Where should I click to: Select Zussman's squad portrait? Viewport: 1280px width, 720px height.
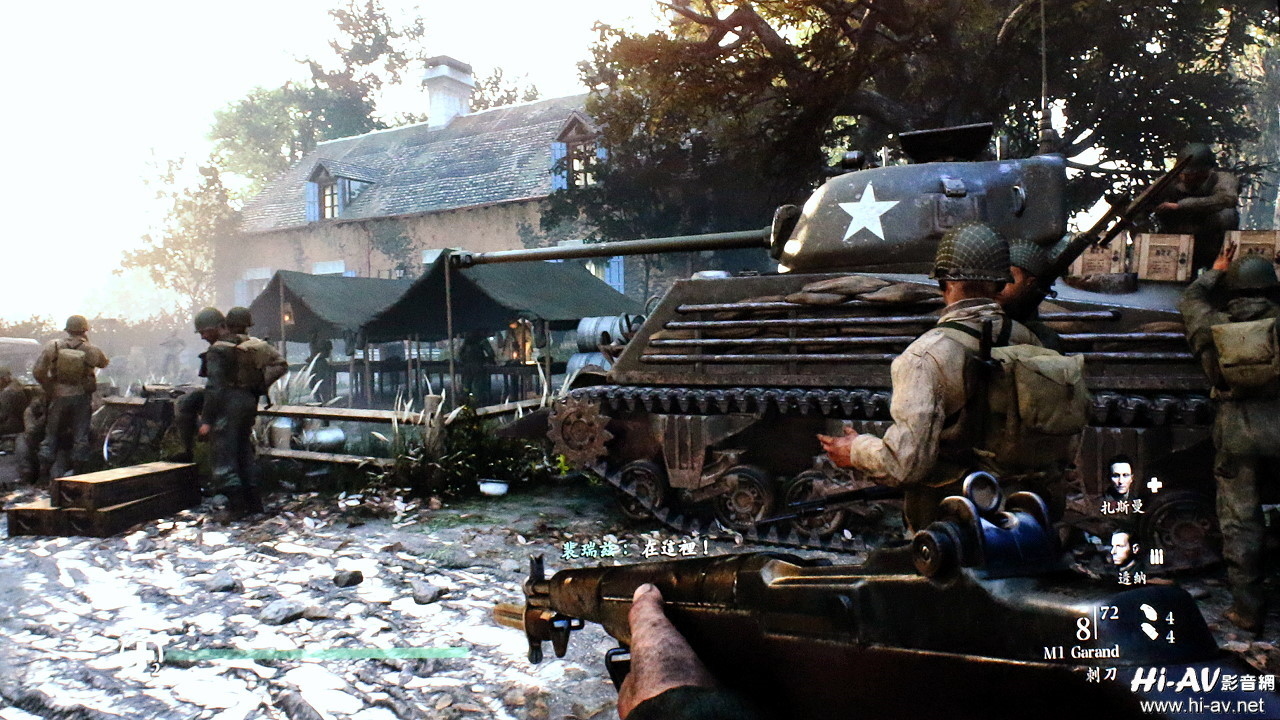[1121, 476]
